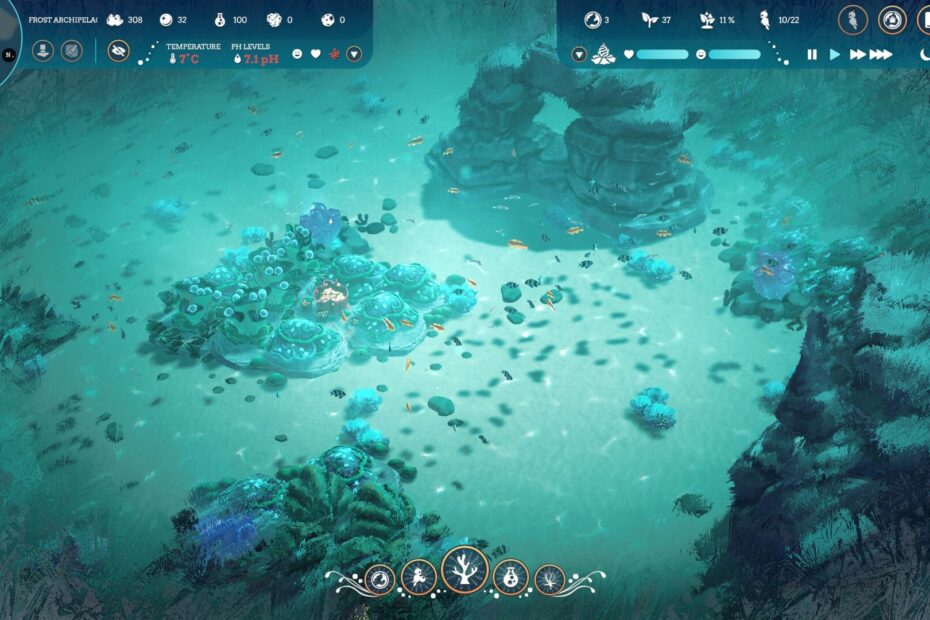The height and width of the screenshot is (620, 930).
Task: Select the branching seaweed tool
Action: (549, 578)
